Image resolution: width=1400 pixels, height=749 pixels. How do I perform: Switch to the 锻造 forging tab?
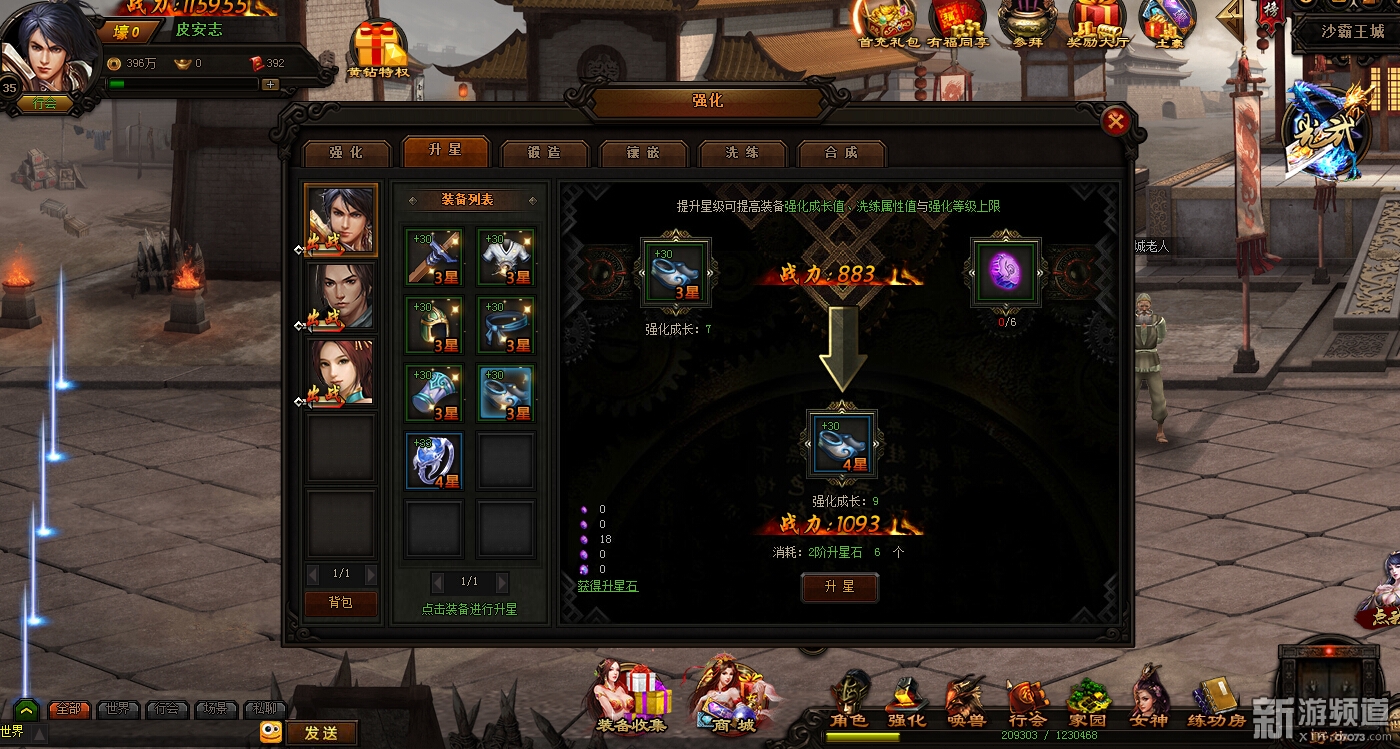click(544, 153)
